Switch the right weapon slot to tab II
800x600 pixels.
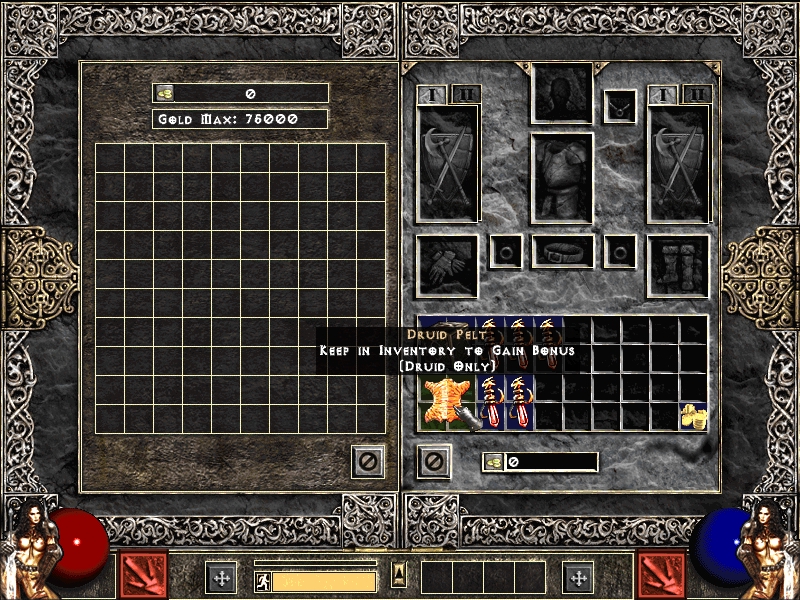[x=696, y=95]
